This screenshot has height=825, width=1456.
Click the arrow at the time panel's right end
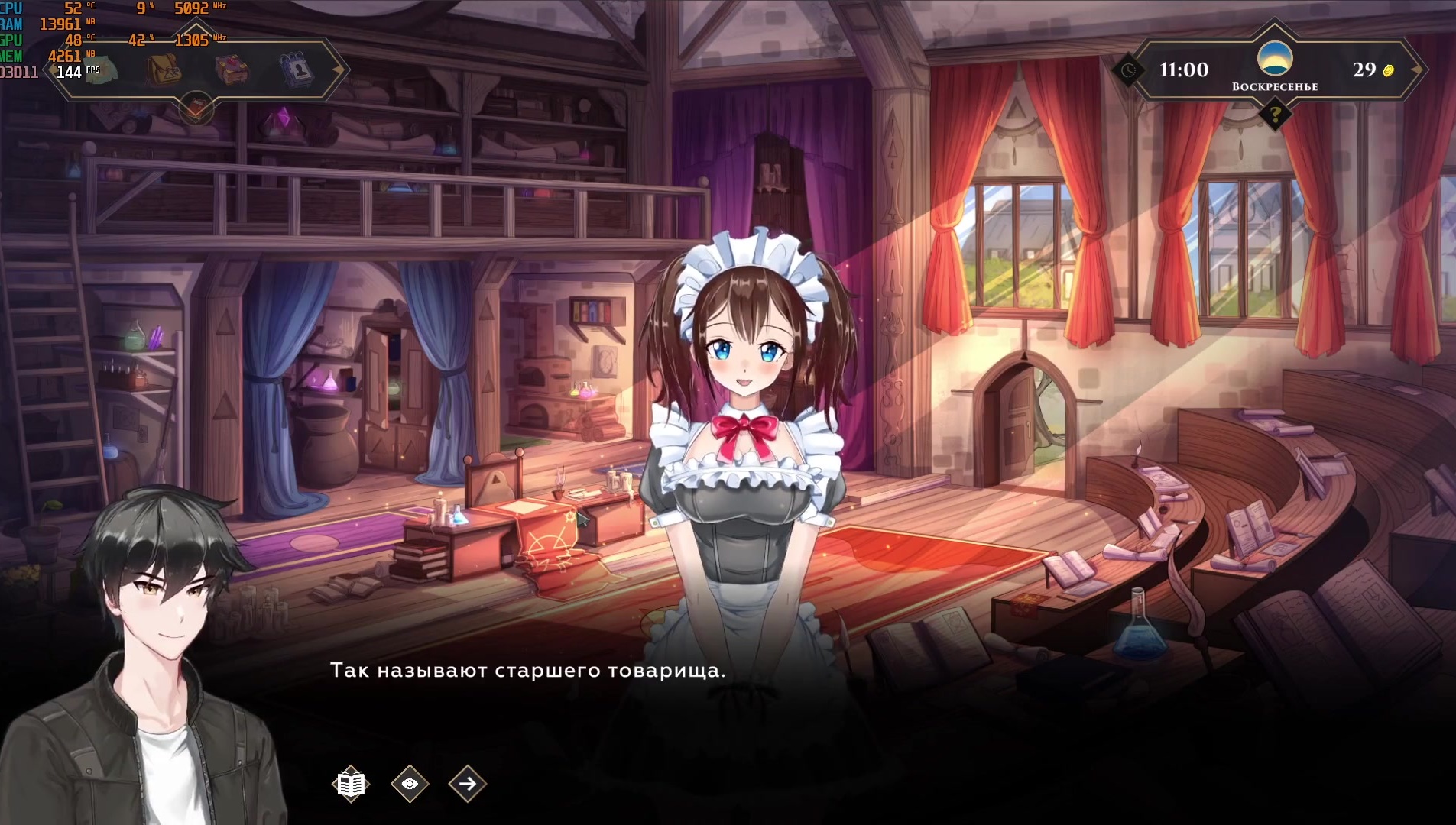coord(1416,70)
